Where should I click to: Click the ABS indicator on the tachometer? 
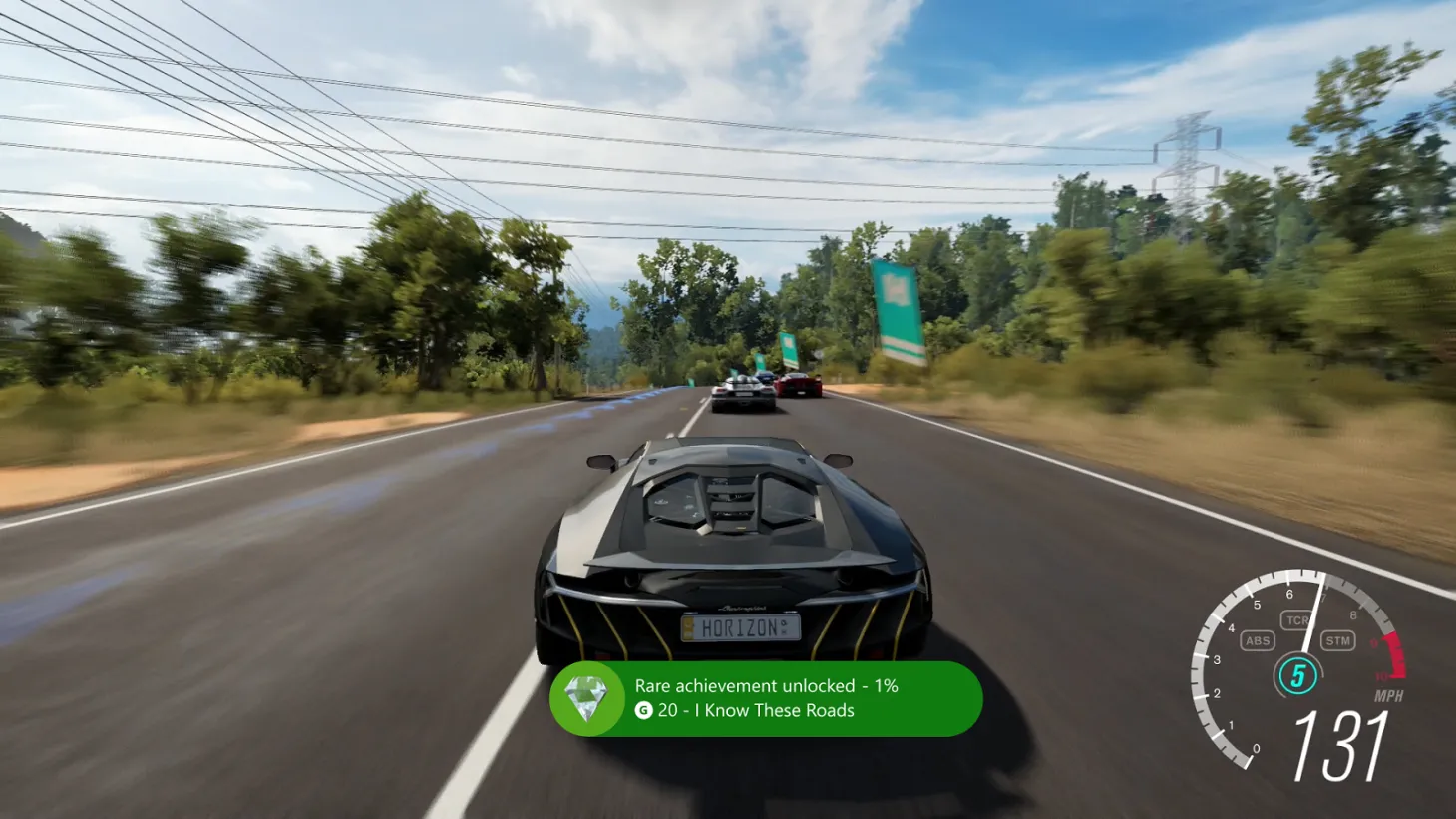tap(1257, 641)
